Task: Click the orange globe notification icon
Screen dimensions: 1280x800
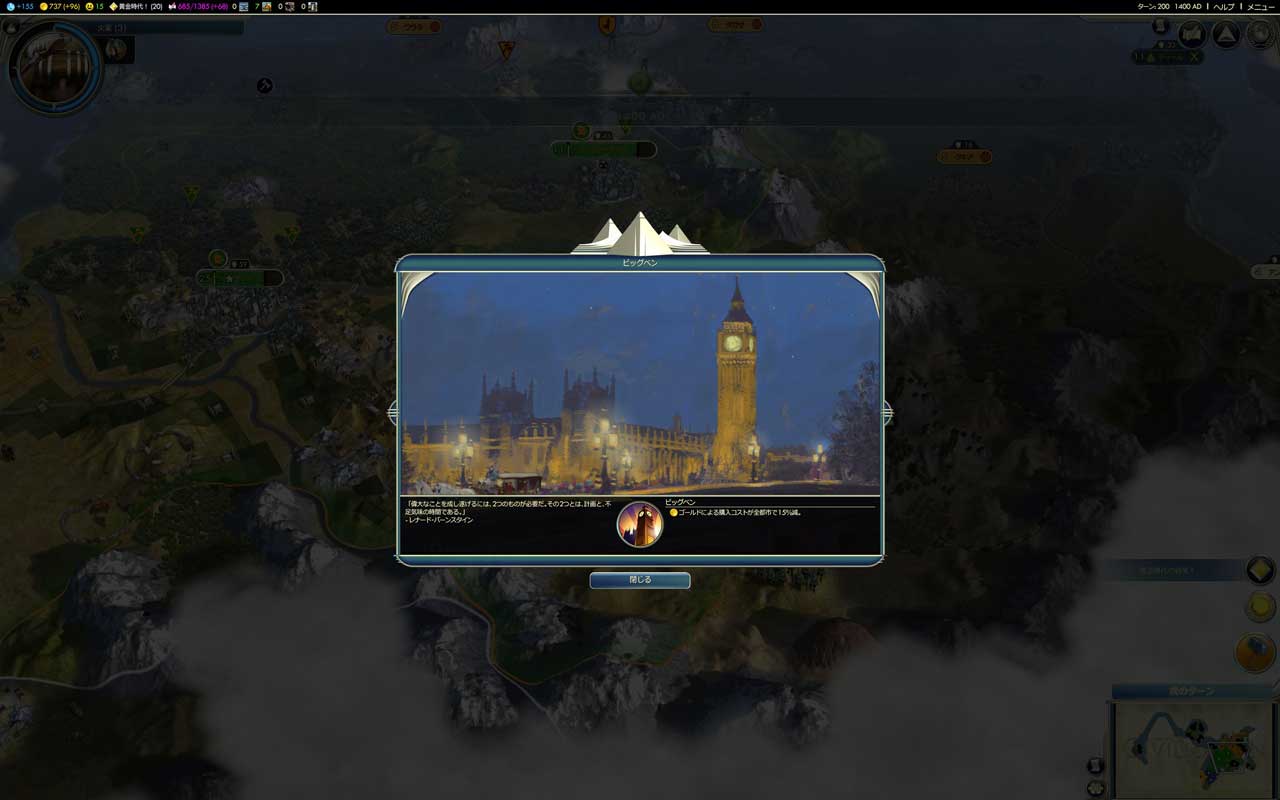Action: tap(1255, 653)
